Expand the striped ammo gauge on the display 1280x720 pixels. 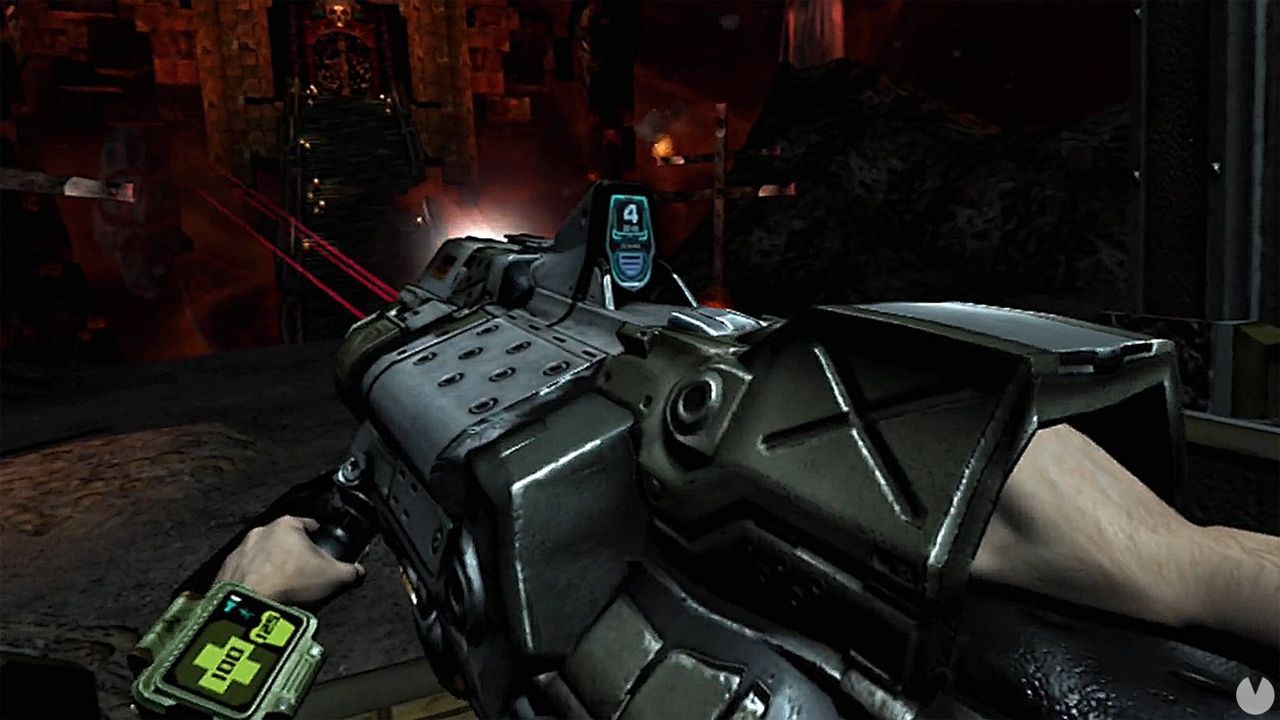[630, 263]
